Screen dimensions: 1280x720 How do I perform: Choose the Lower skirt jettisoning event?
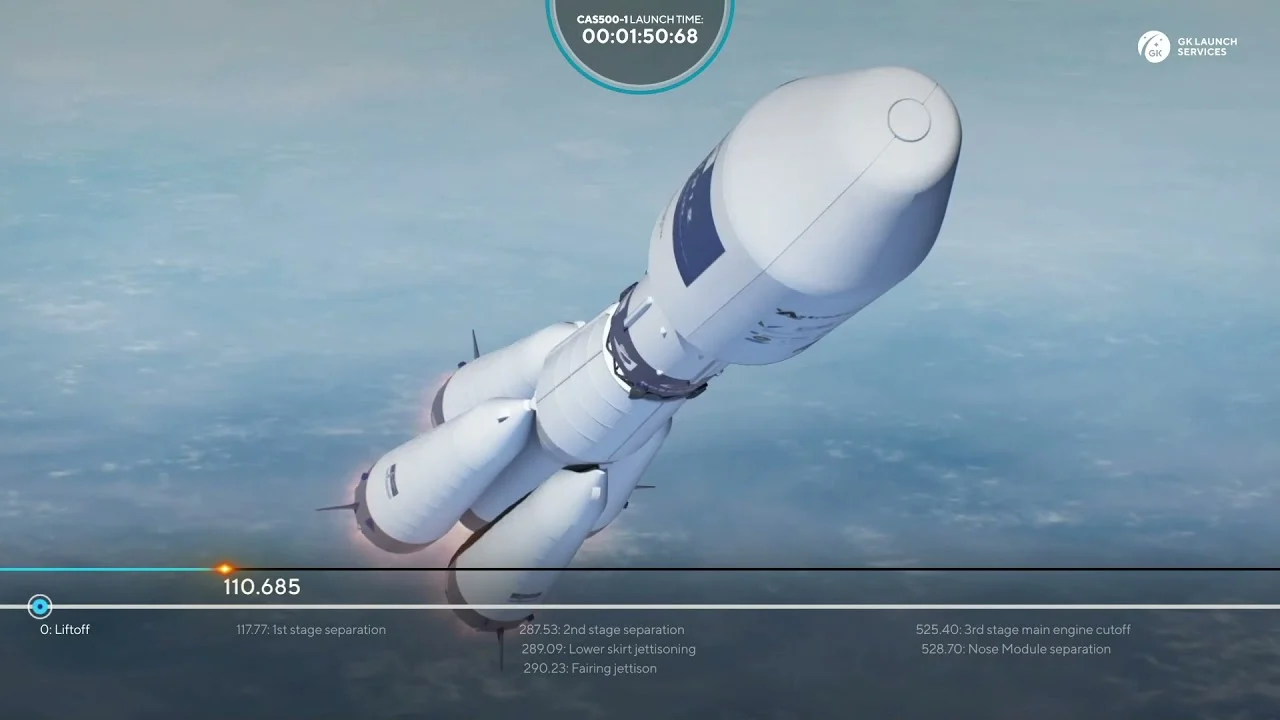pos(608,649)
